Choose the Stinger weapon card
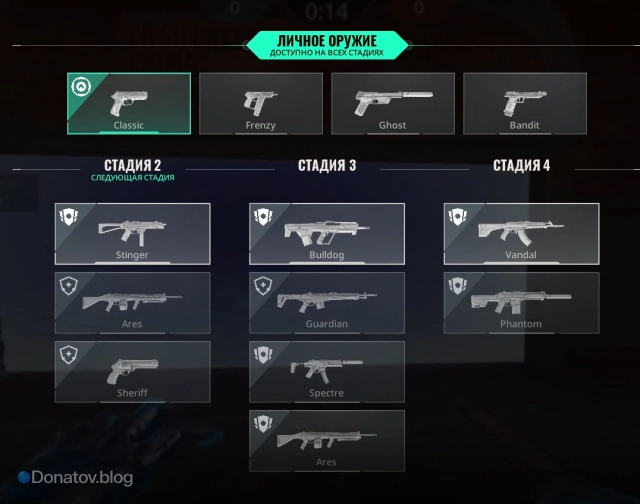 tap(133, 233)
